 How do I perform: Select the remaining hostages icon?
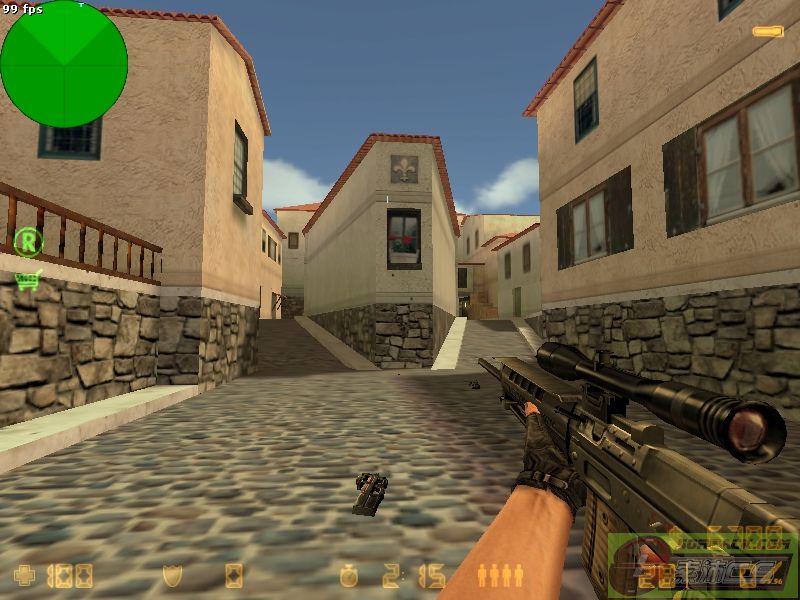(x=500, y=575)
